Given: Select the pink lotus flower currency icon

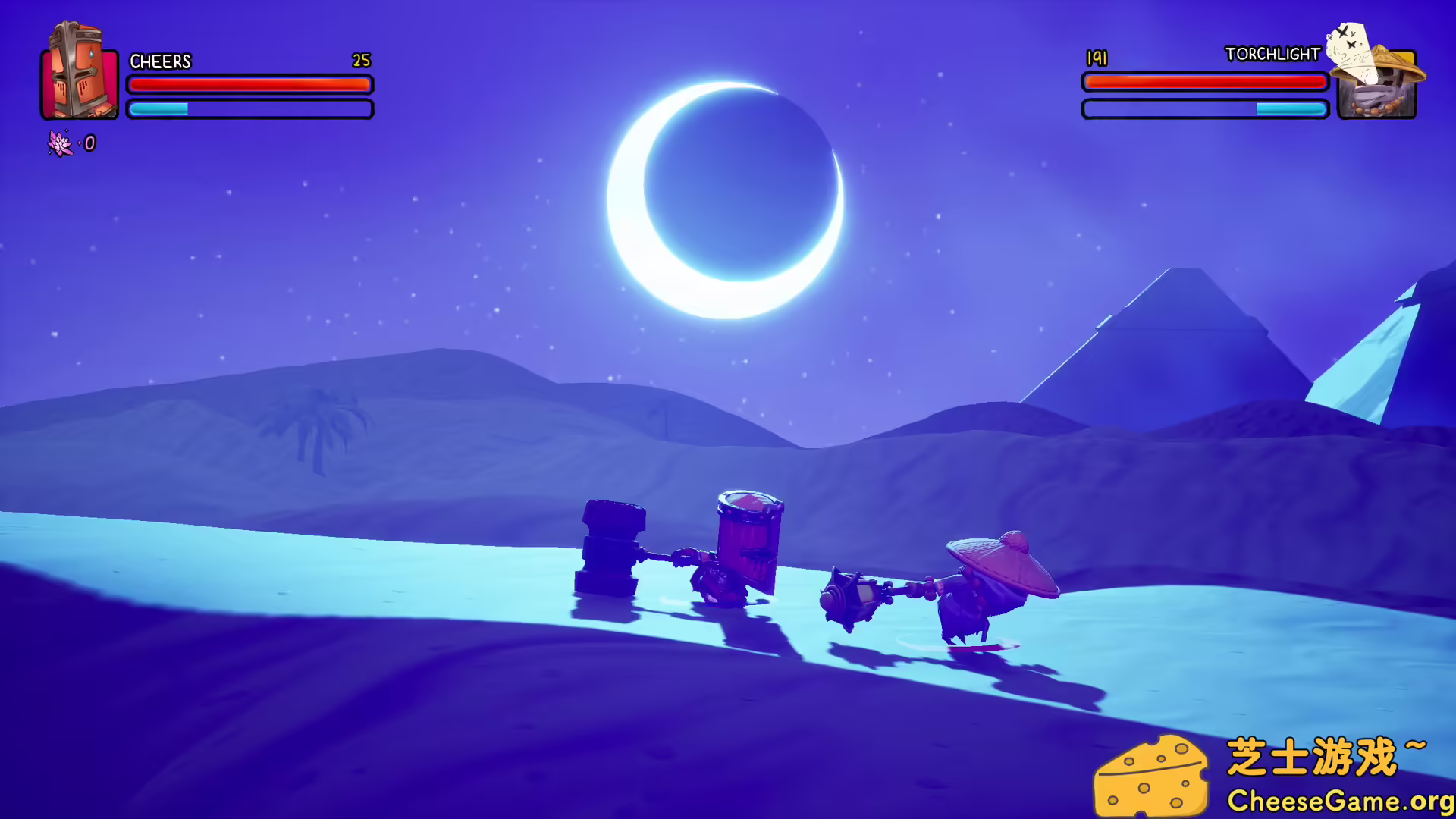Looking at the screenshot, I should tap(59, 143).
